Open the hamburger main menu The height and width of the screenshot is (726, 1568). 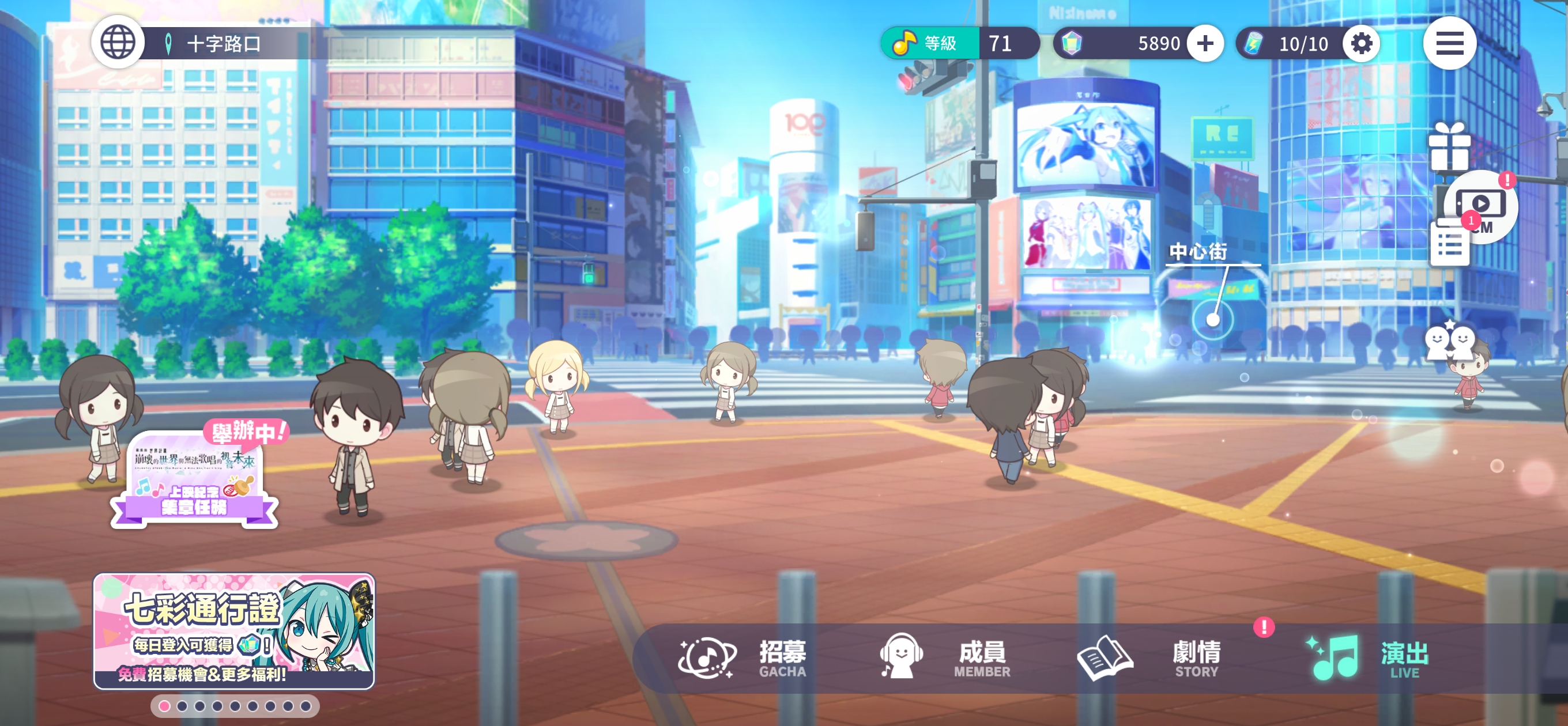(x=1449, y=43)
